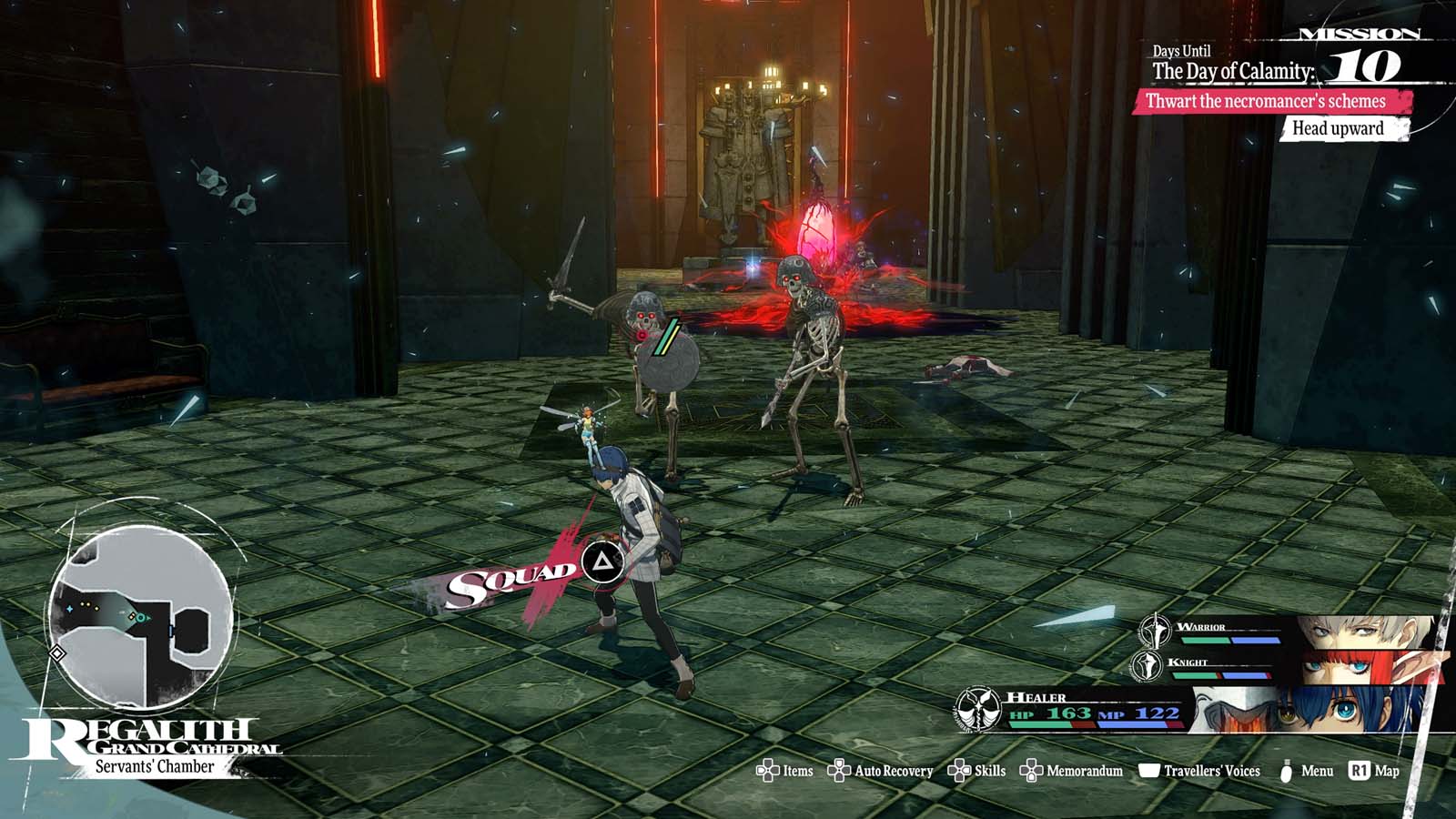Open the Skills menu icon

pyautogui.click(x=957, y=771)
